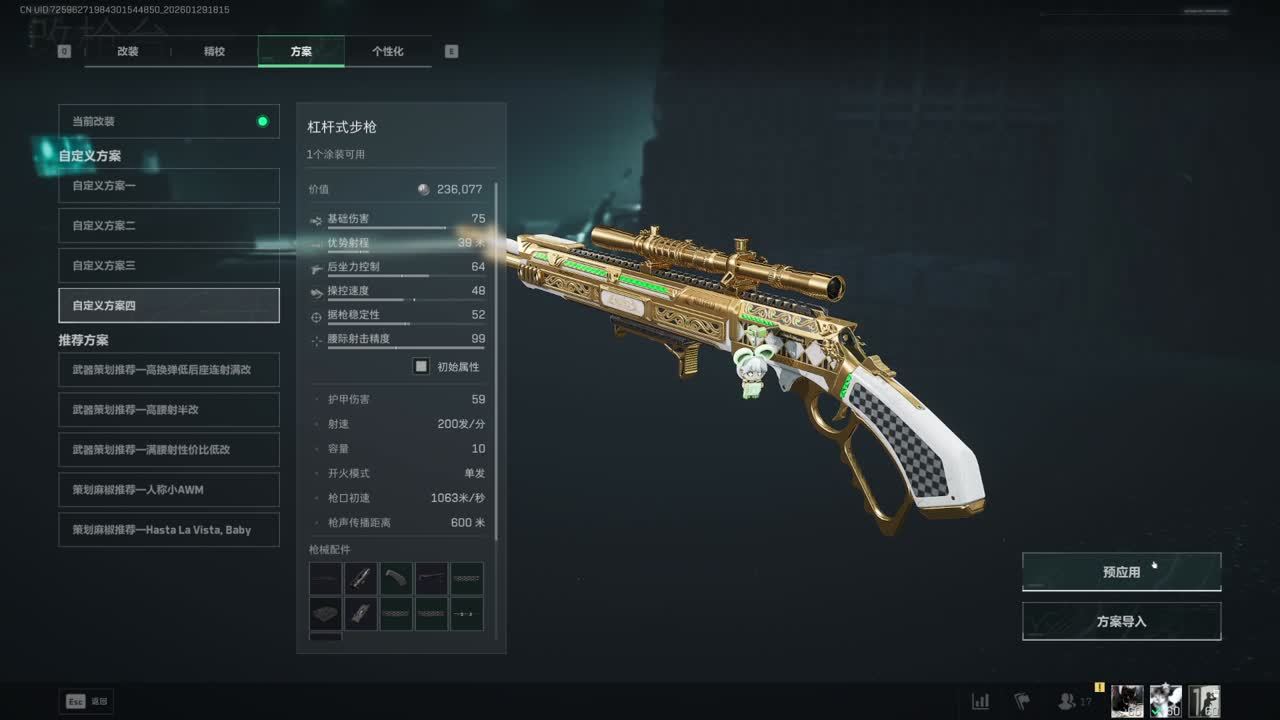Viewport: 1280px width, 720px height.
Task: Select the 高腰射半改 recommended build
Action: point(168,410)
